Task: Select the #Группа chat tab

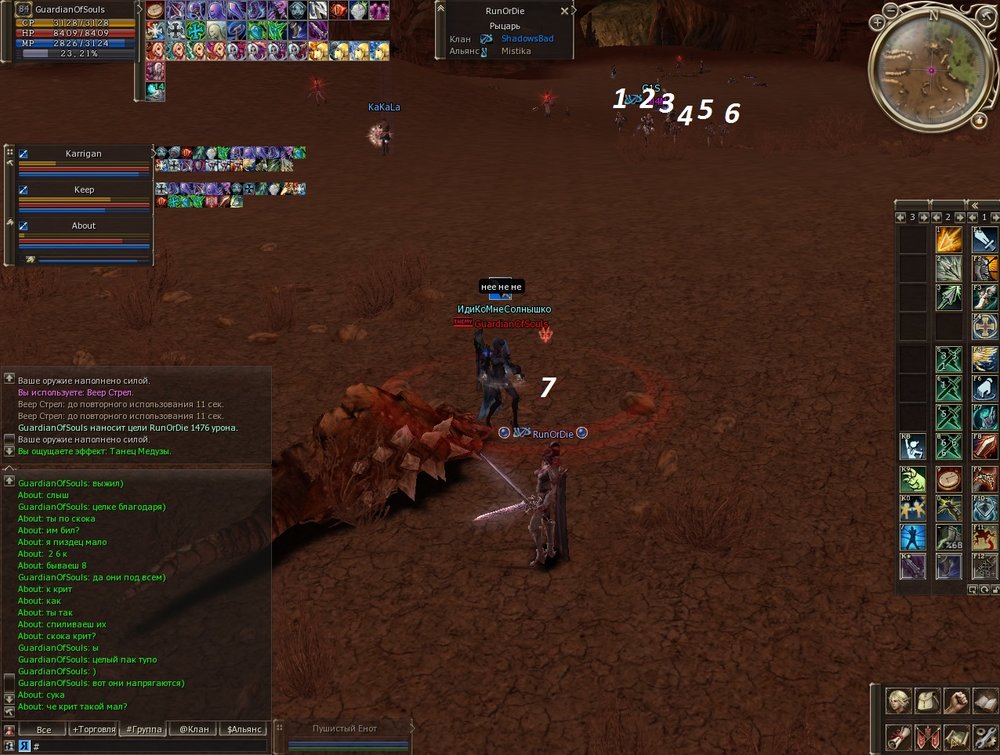Action: (x=142, y=729)
